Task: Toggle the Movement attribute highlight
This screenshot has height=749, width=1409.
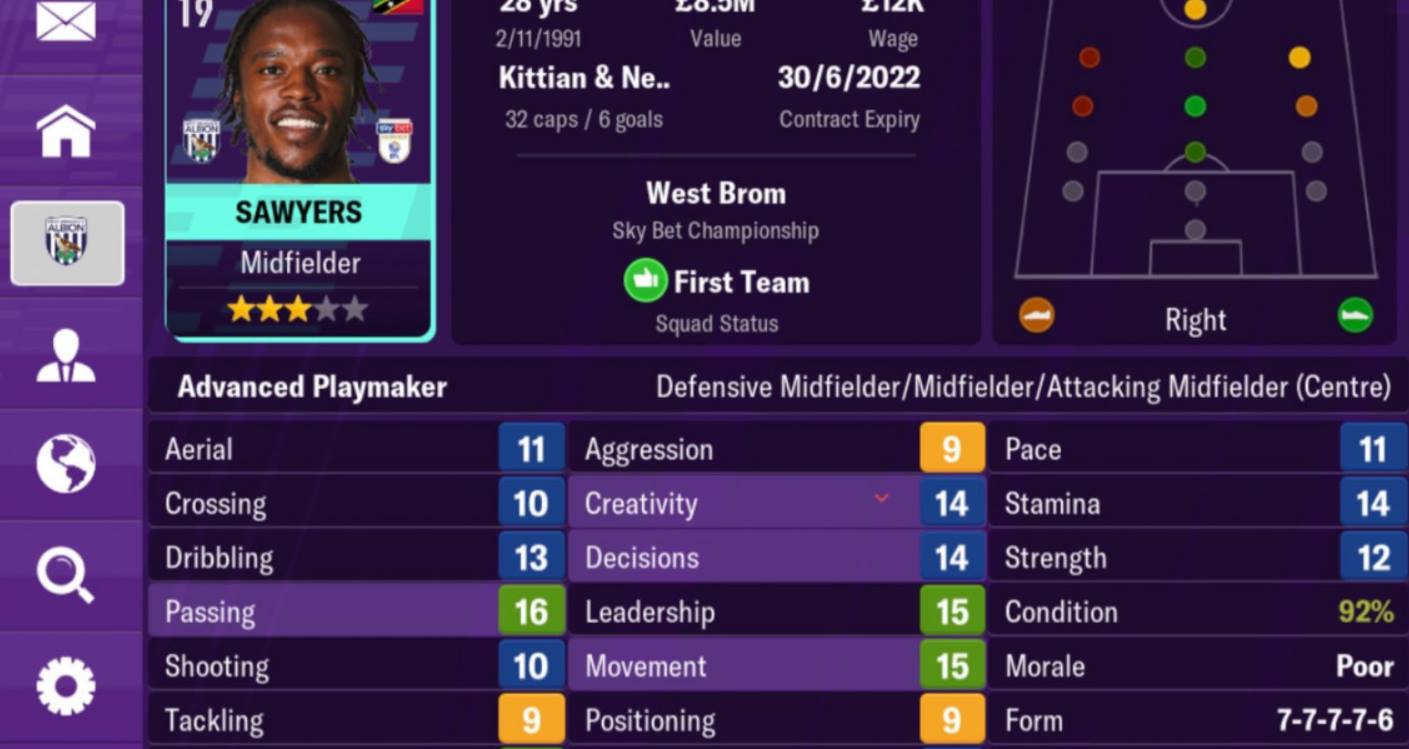Action: 740,666
